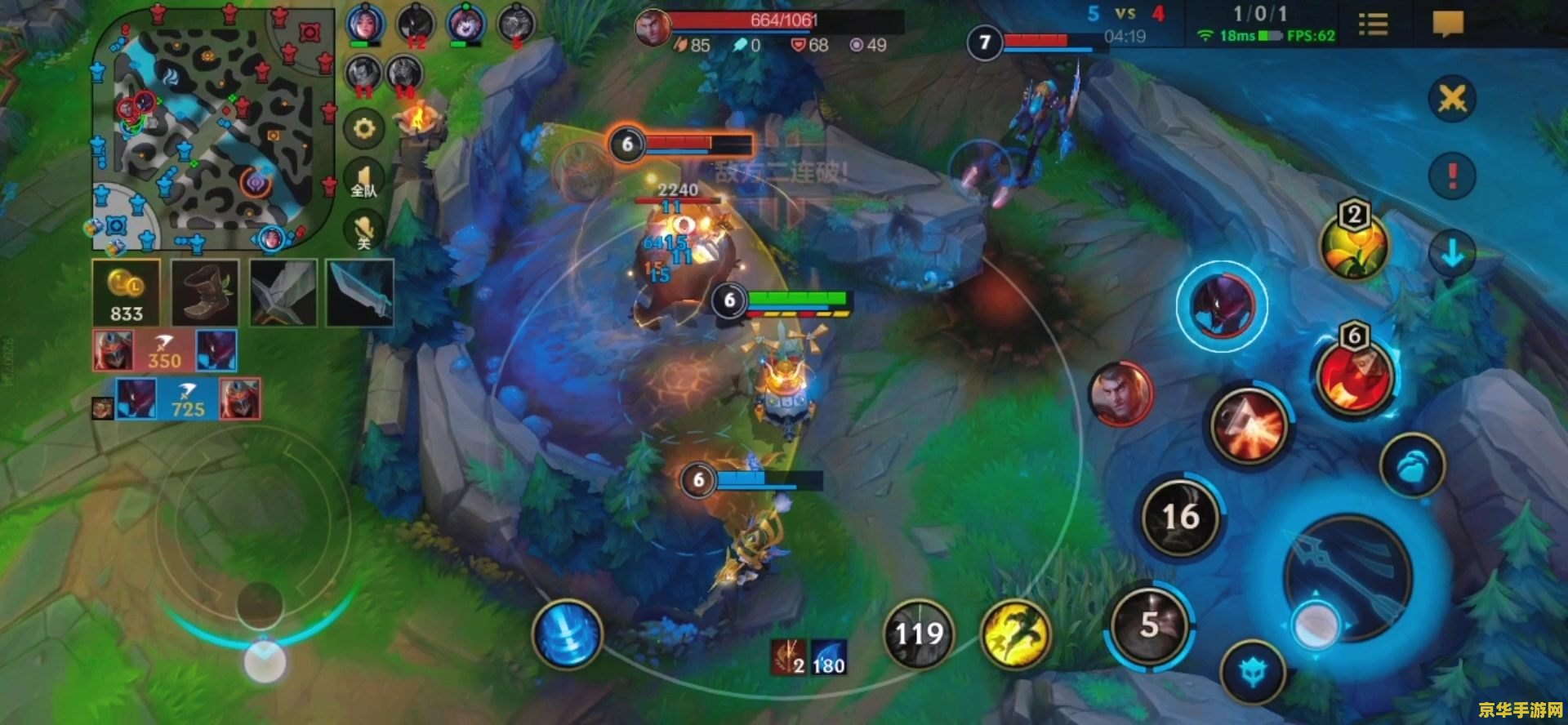Use the honeyfruit plant item with 2 charges
1568x725 pixels.
click(x=1353, y=247)
